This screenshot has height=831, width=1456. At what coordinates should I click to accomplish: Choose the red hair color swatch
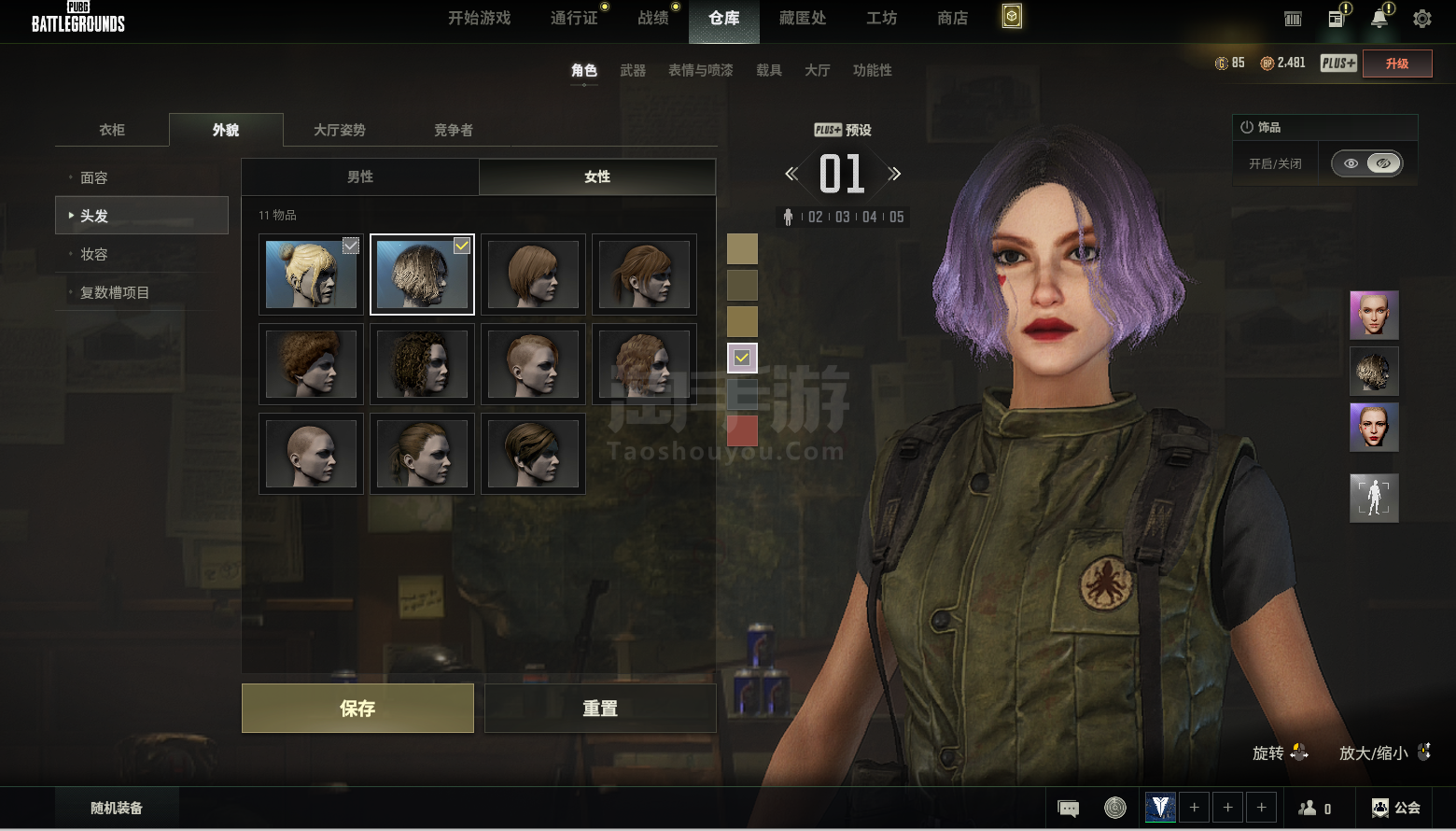[742, 430]
